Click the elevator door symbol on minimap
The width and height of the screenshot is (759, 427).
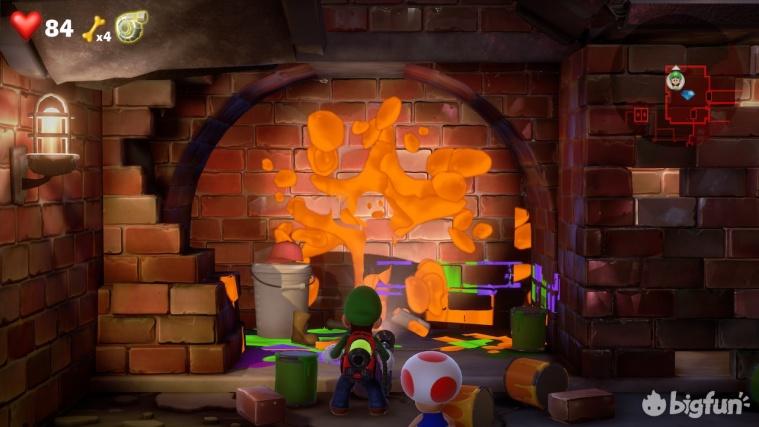click(x=641, y=116)
